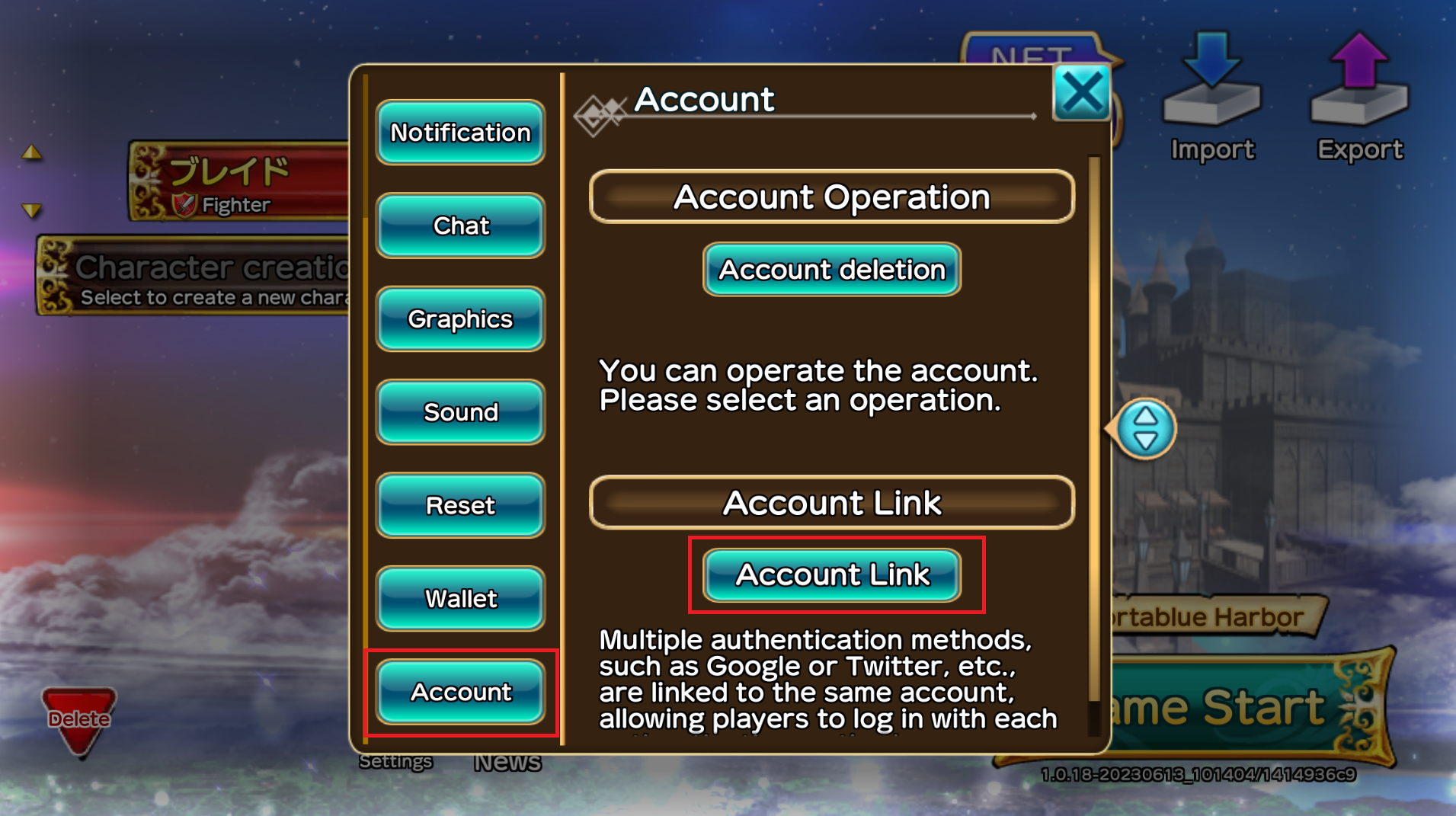Select the Sound settings tab
This screenshot has width=1456, height=816.
tap(460, 412)
